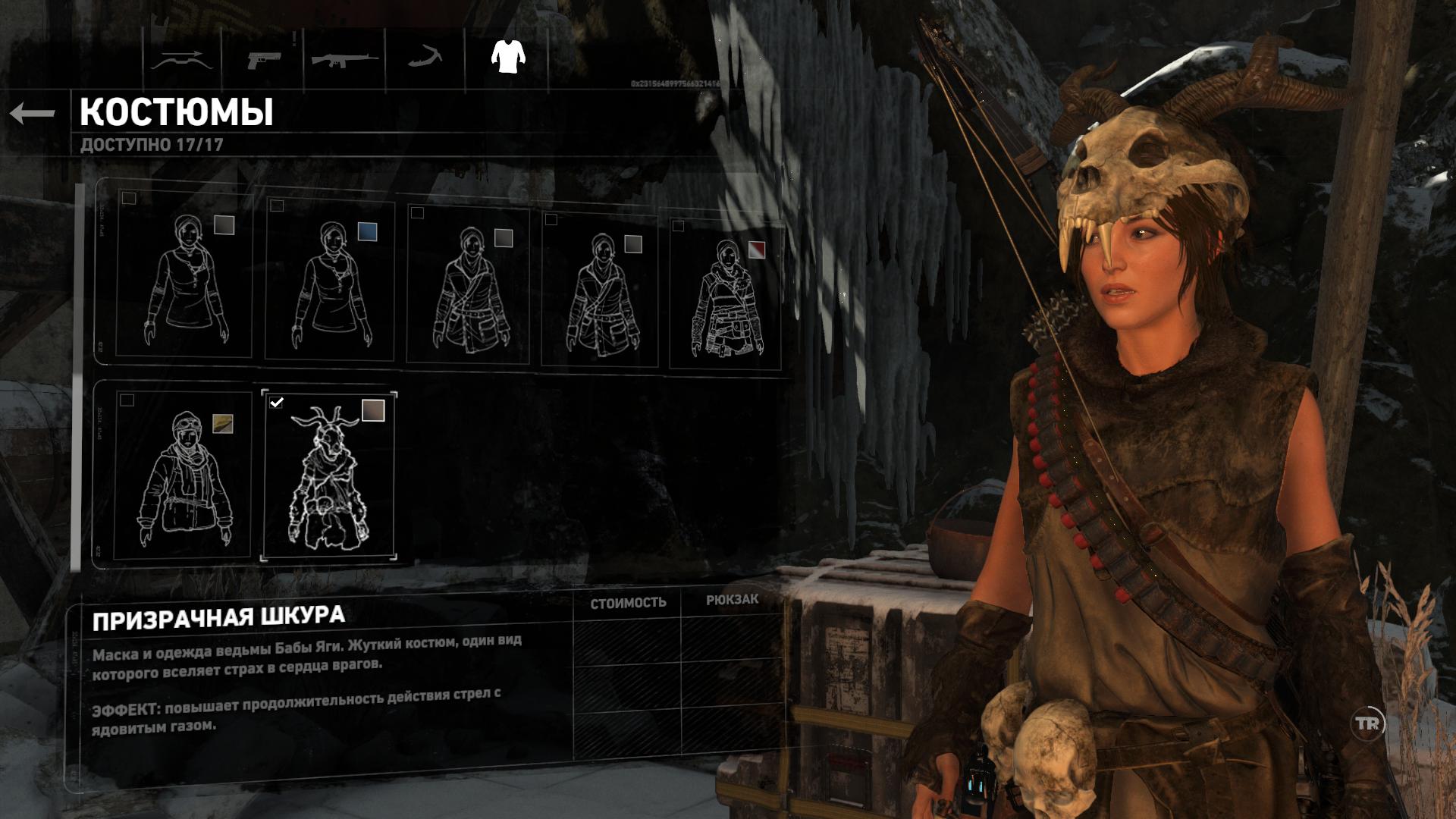Switch to the bow weapons tab

click(x=179, y=59)
